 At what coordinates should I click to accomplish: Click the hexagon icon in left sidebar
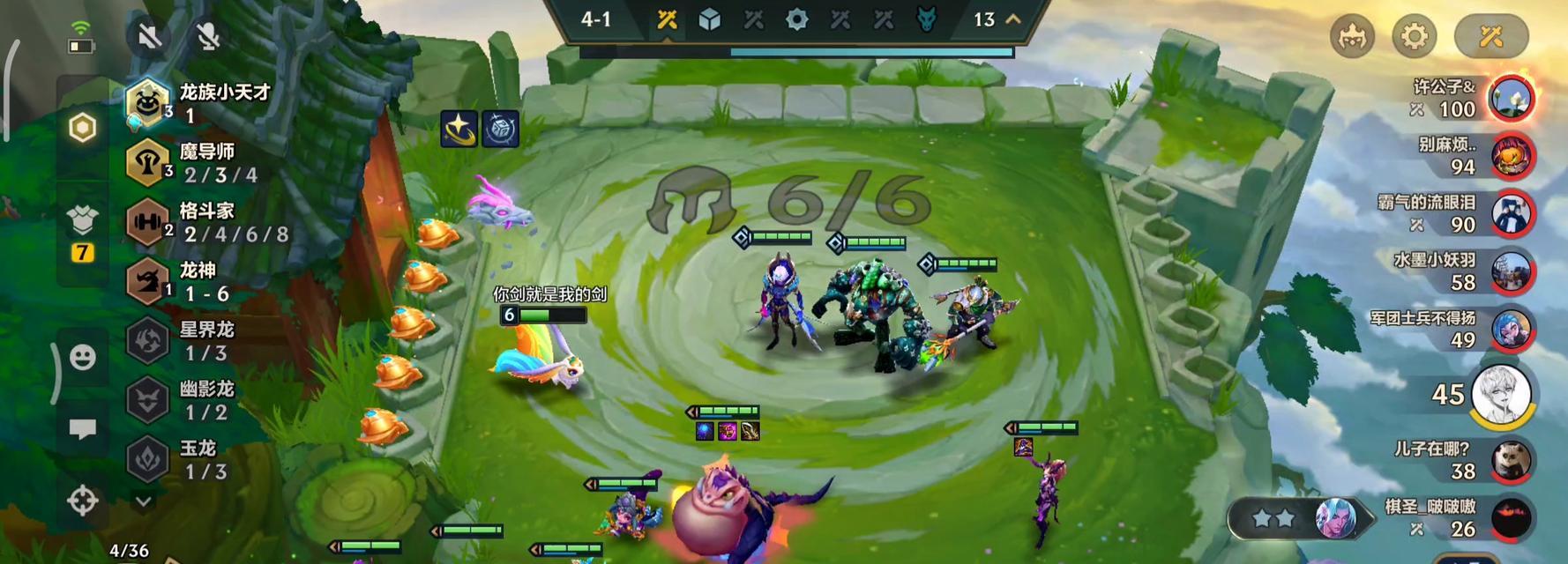(x=83, y=128)
